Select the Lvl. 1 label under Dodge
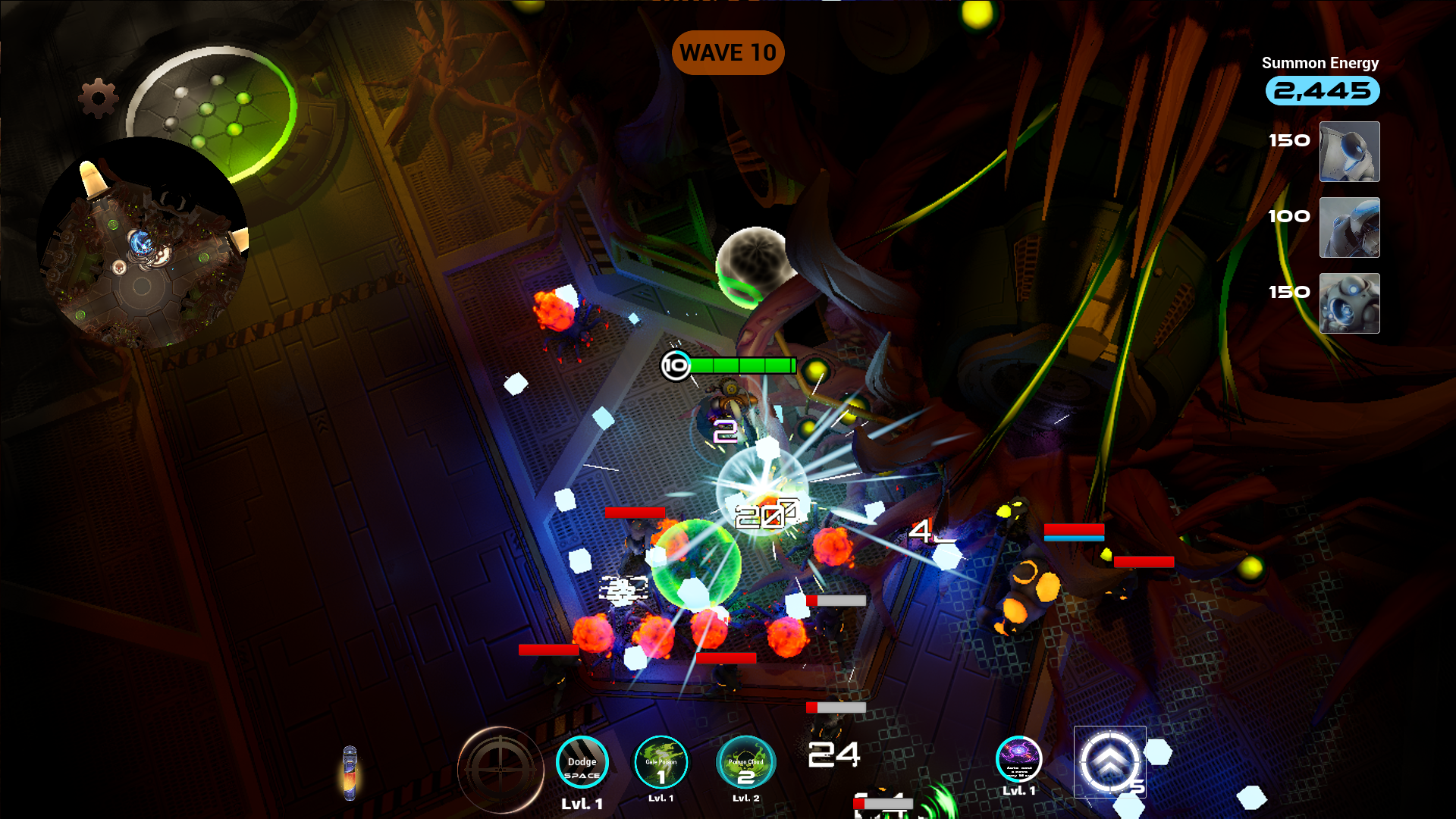This screenshot has width=1456, height=819. (582, 804)
